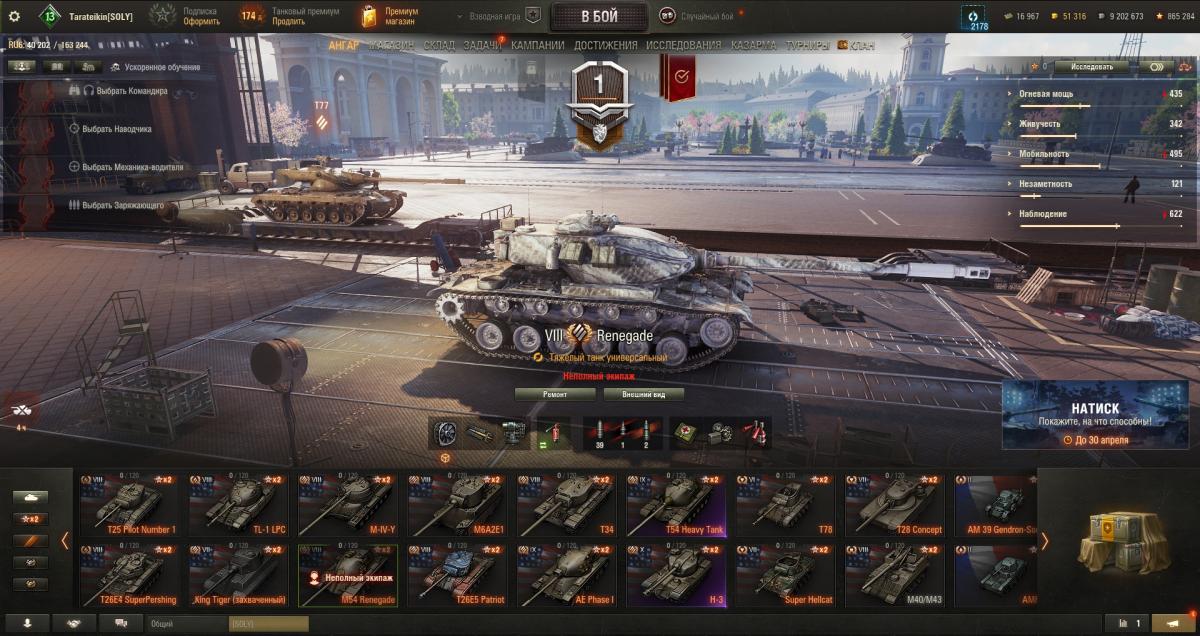Show the КАЗАРМА tab
Screen dimensions: 1200x636
pyautogui.click(x=753, y=46)
